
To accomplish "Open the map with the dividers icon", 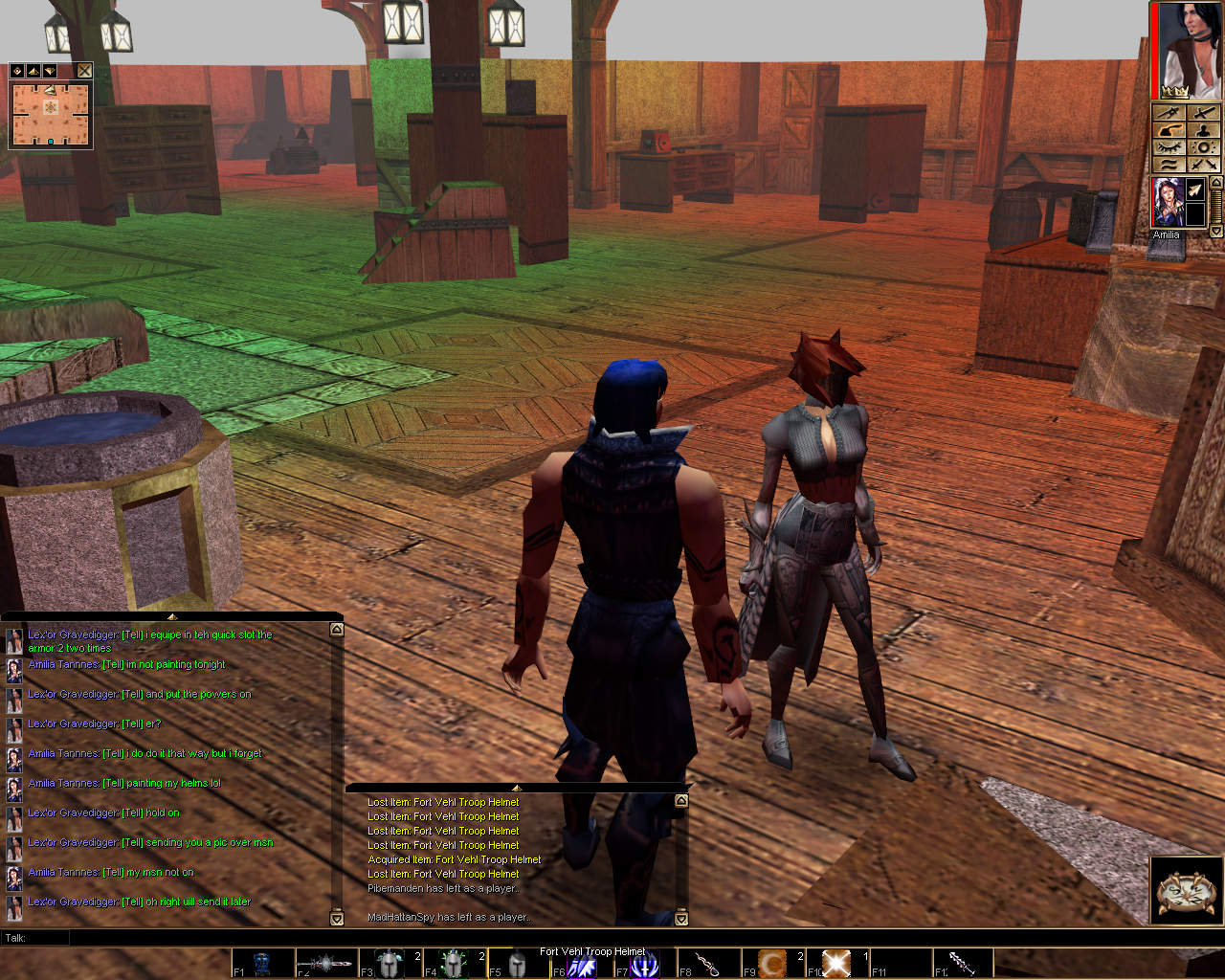I will click(x=1169, y=112).
